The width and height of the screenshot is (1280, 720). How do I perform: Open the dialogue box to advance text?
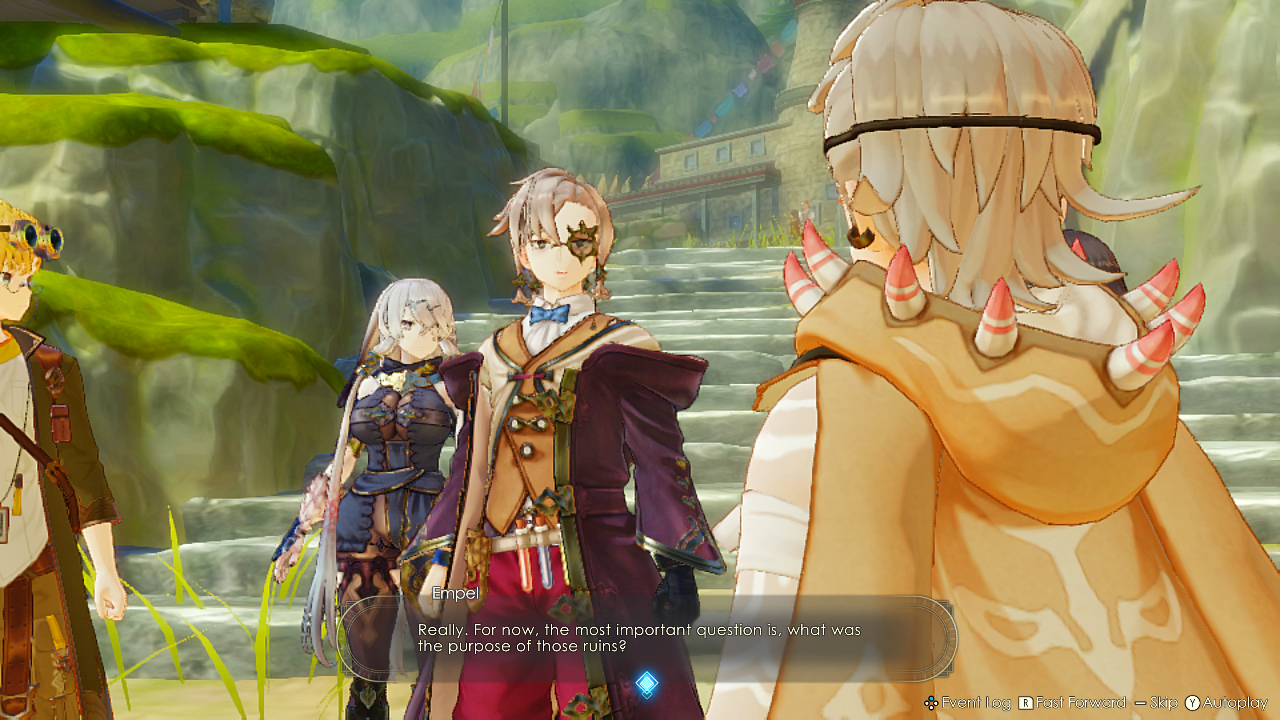click(x=640, y=640)
